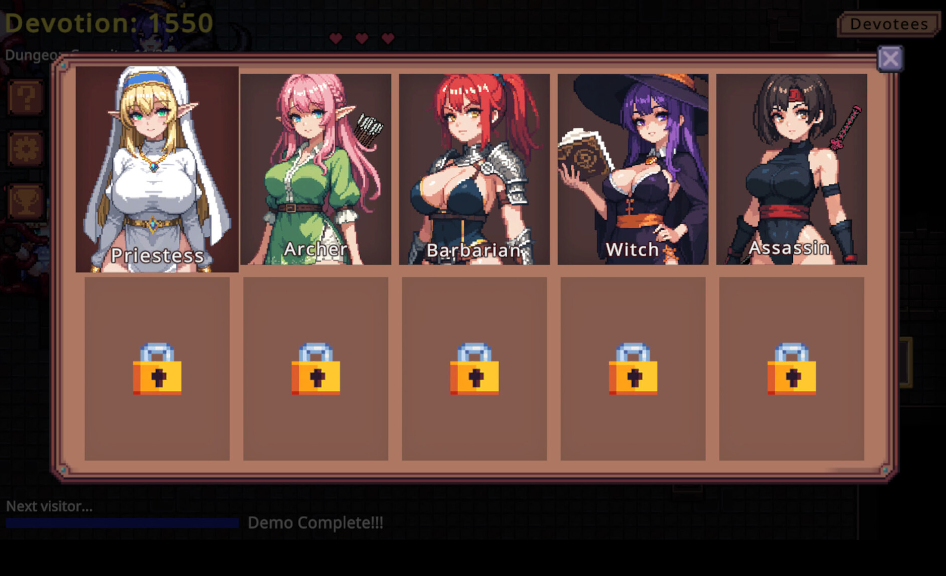Select the Witch character card

pyautogui.click(x=633, y=169)
